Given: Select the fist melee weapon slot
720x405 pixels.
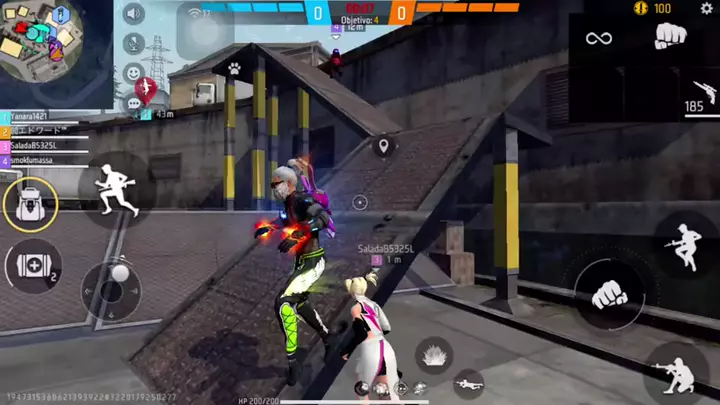Looking at the screenshot, I should coord(670,37).
